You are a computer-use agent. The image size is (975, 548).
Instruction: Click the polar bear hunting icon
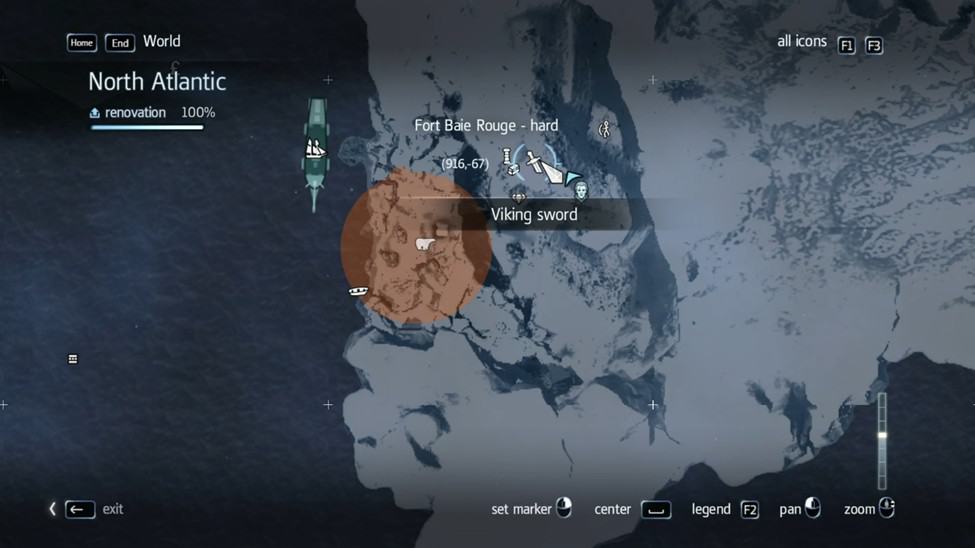pyautogui.click(x=424, y=243)
